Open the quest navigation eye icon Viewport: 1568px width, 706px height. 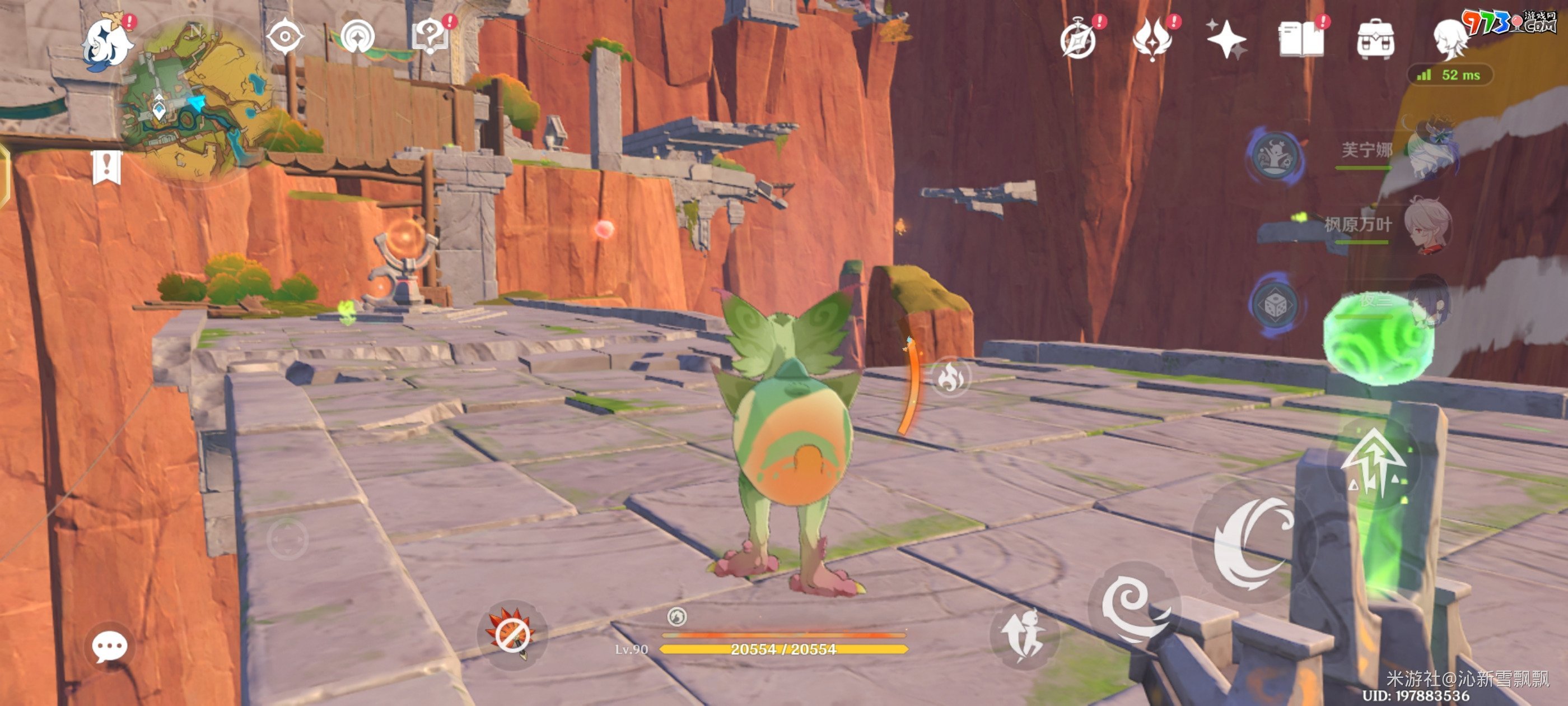(285, 38)
